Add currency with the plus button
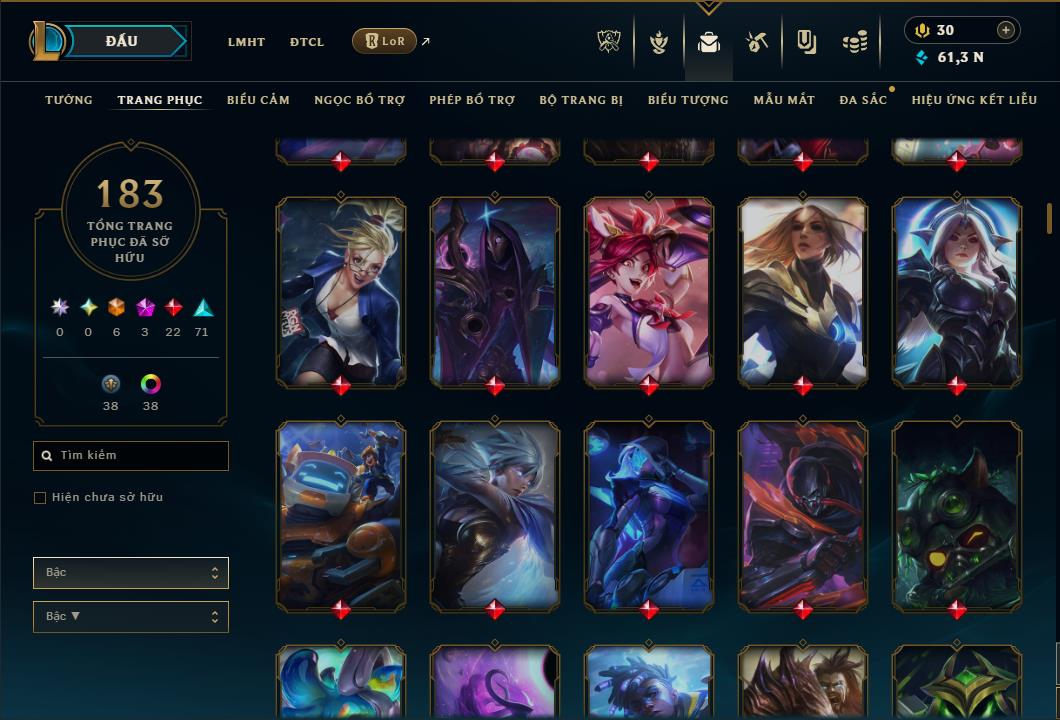 click(1006, 30)
